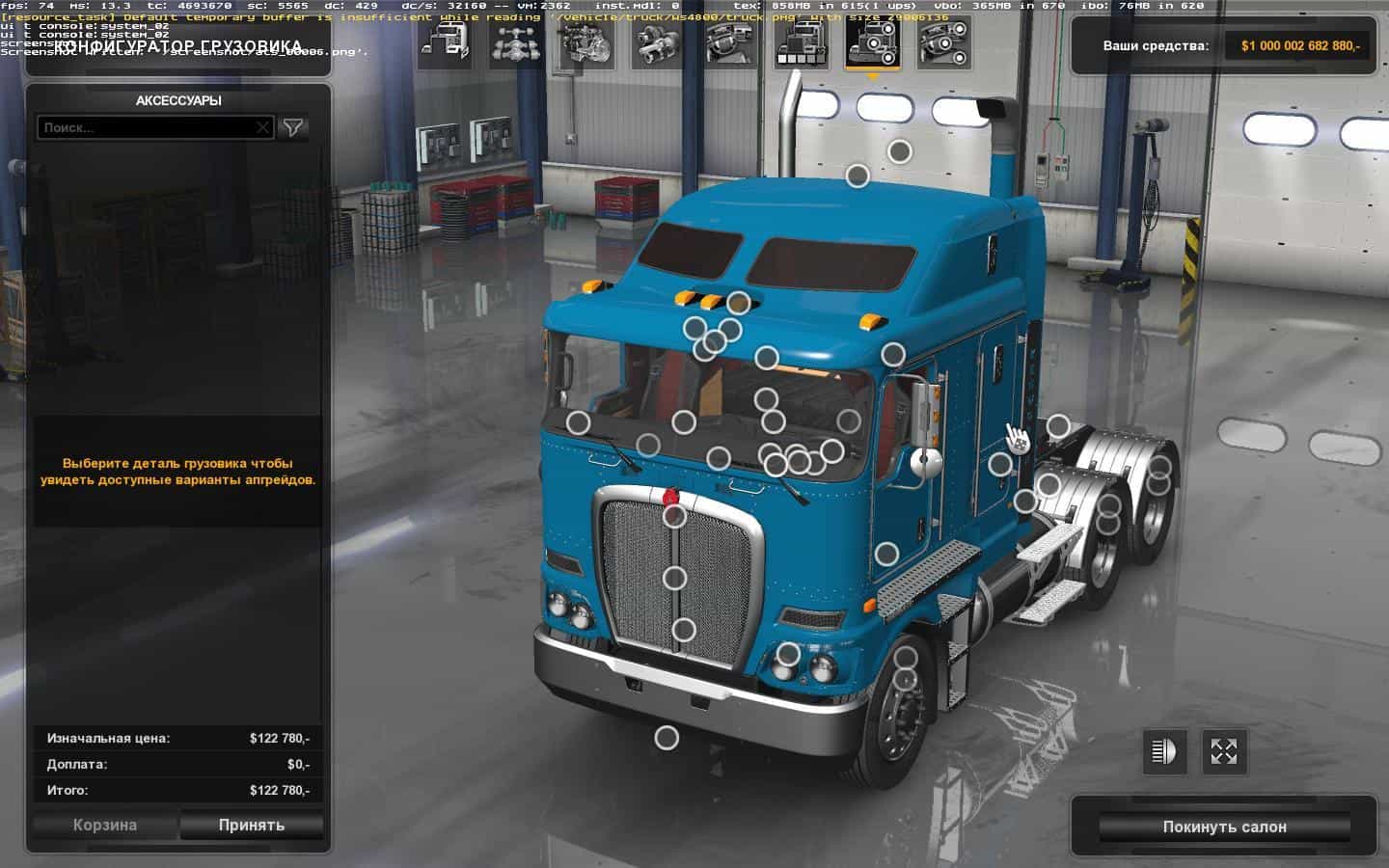Open the funnel filter options
Image resolution: width=1389 pixels, height=868 pixels.
(x=293, y=127)
